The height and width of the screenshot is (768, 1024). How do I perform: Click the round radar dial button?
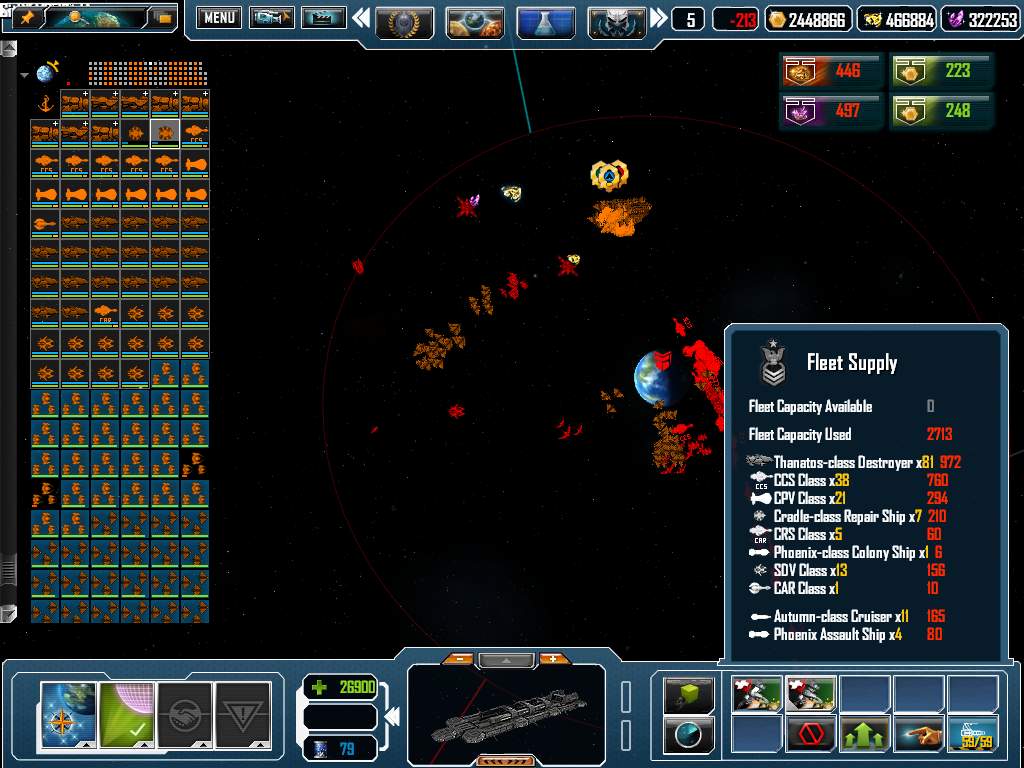(x=690, y=735)
